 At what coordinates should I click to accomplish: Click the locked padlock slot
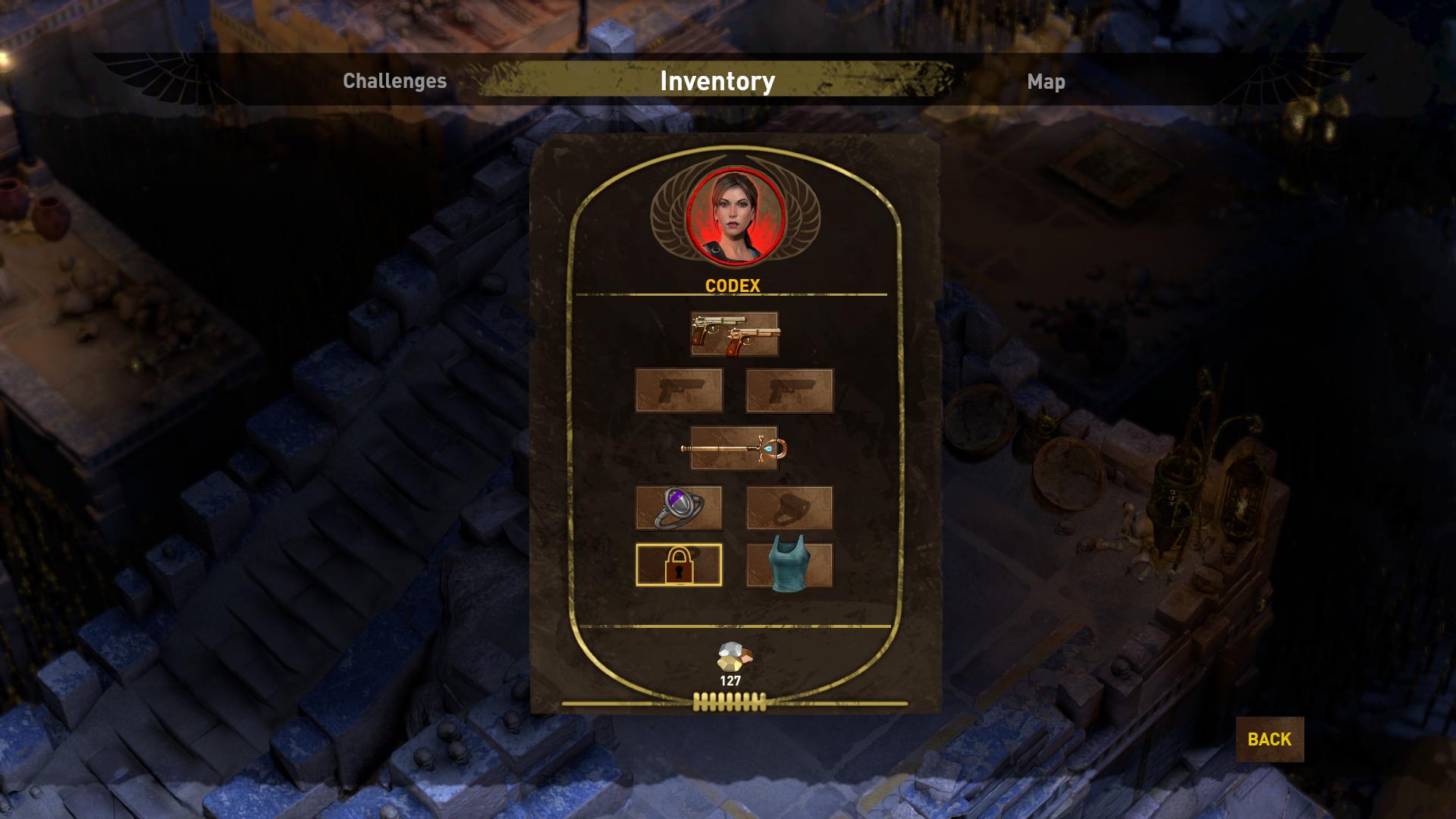click(679, 565)
